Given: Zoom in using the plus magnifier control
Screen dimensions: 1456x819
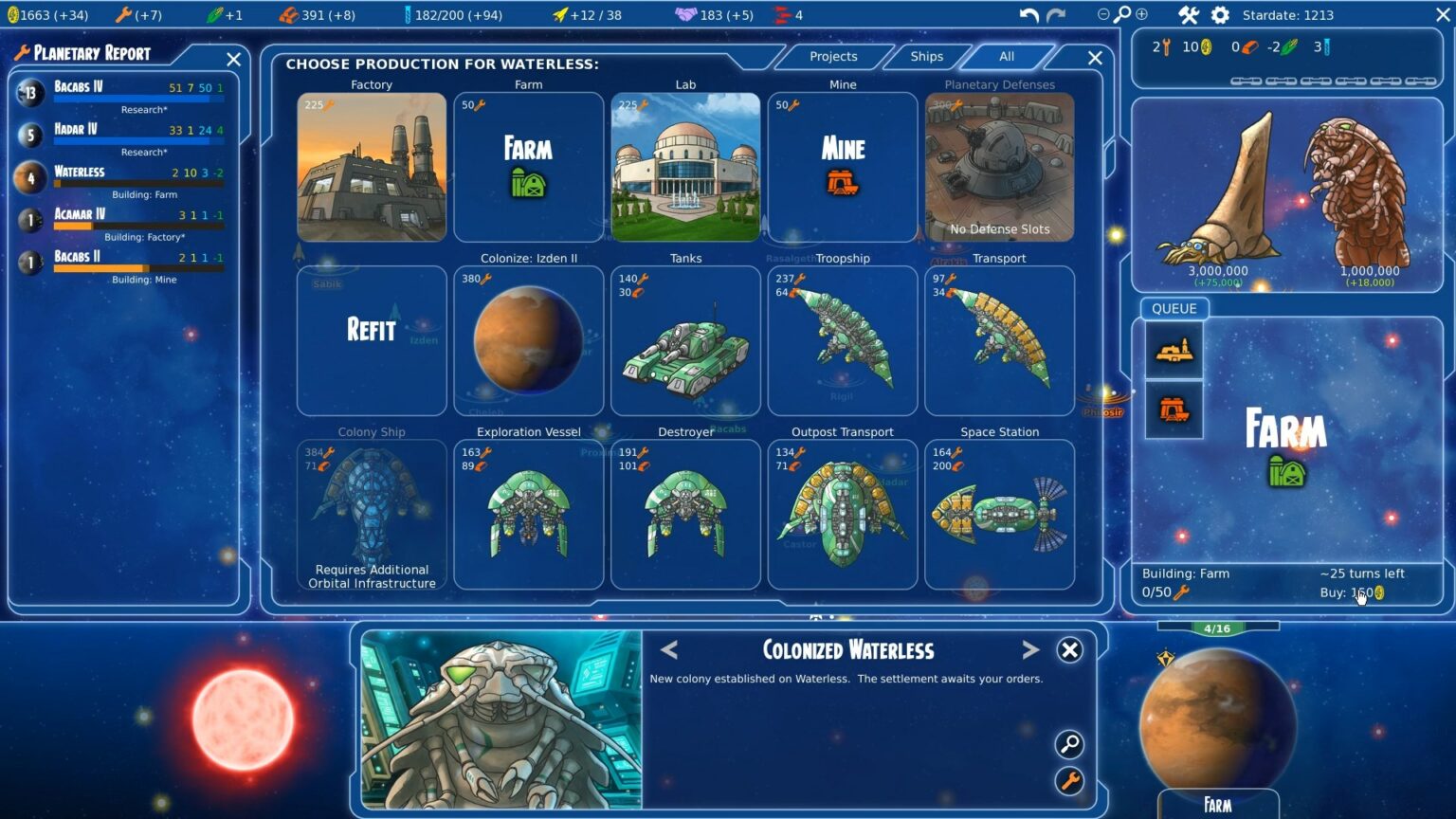Looking at the screenshot, I should pyautogui.click(x=1142, y=15).
